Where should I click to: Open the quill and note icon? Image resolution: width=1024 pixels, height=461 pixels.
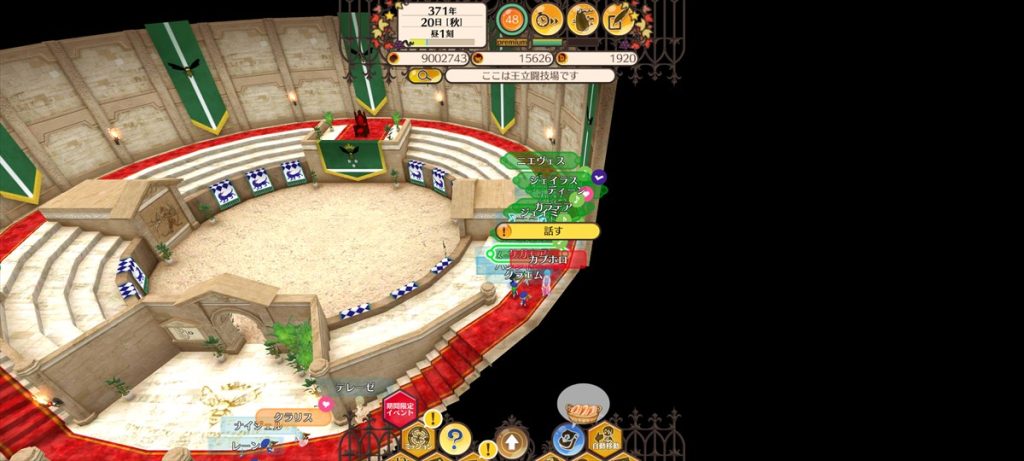618,18
